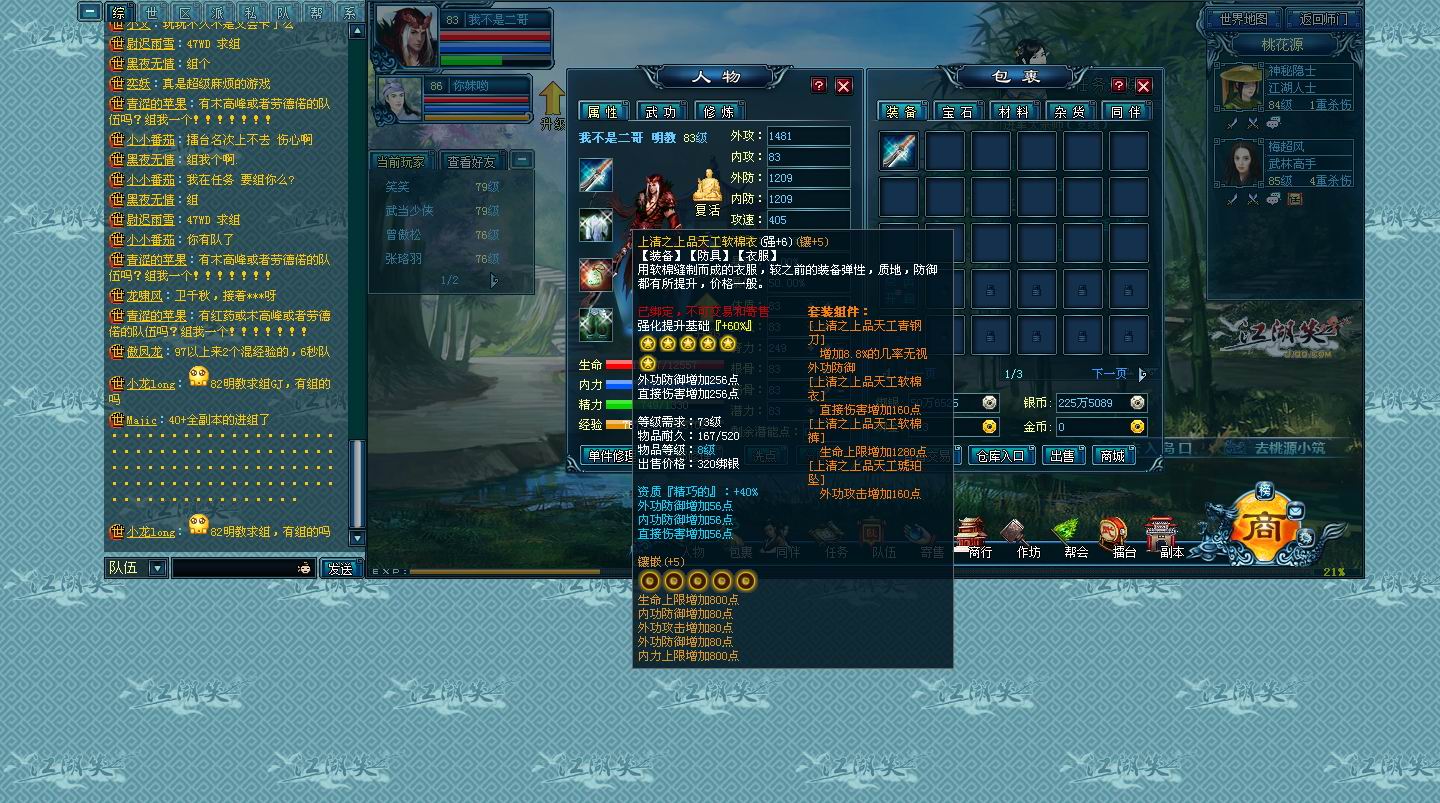This screenshot has height=803, width=1440.
Task: Open the 同伴 companion tab
Action: [1127, 112]
